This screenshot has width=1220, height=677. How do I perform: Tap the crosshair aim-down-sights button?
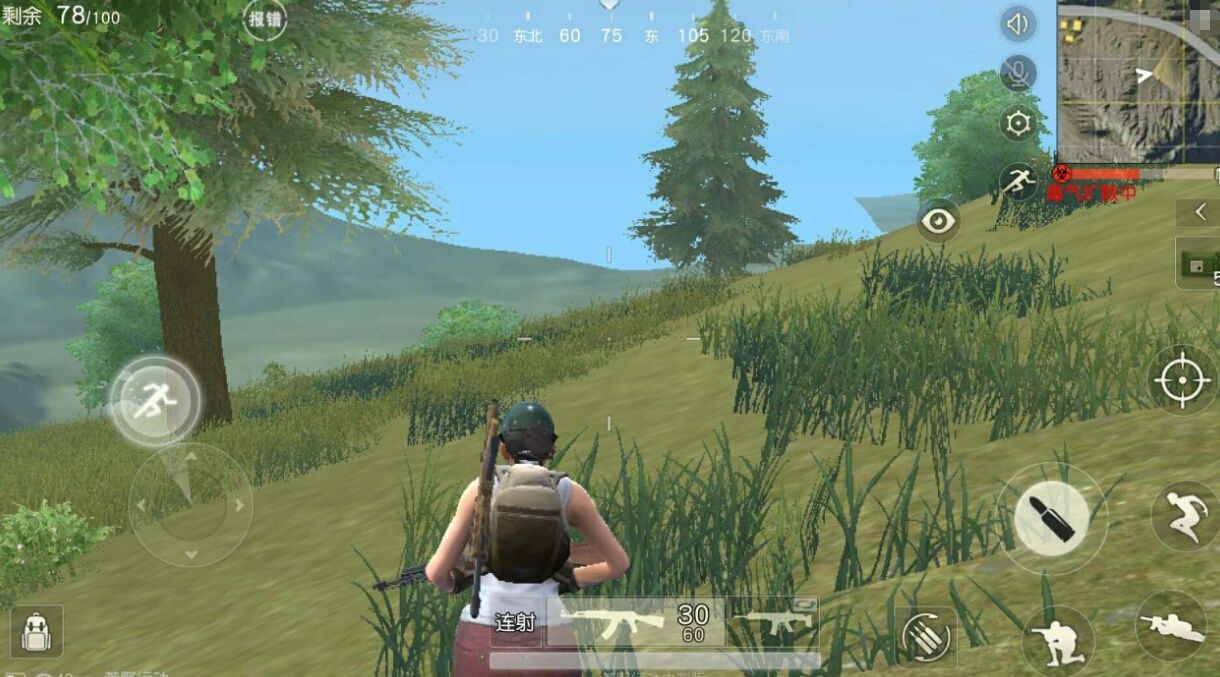(1182, 380)
